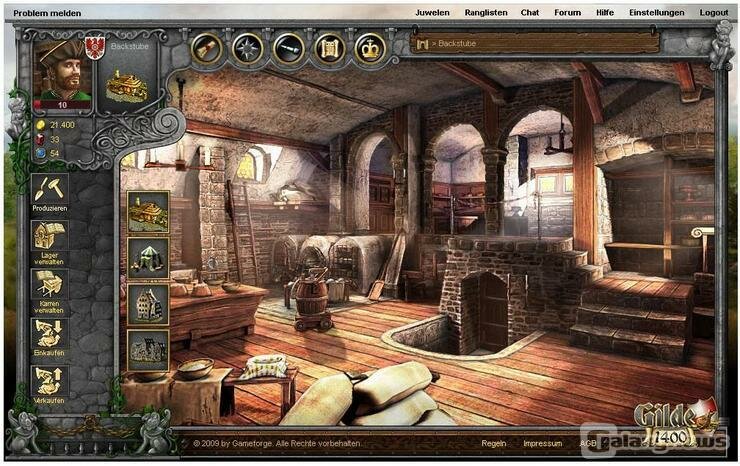Open the compass star icon
This screenshot has width=740, height=466.
(x=247, y=47)
